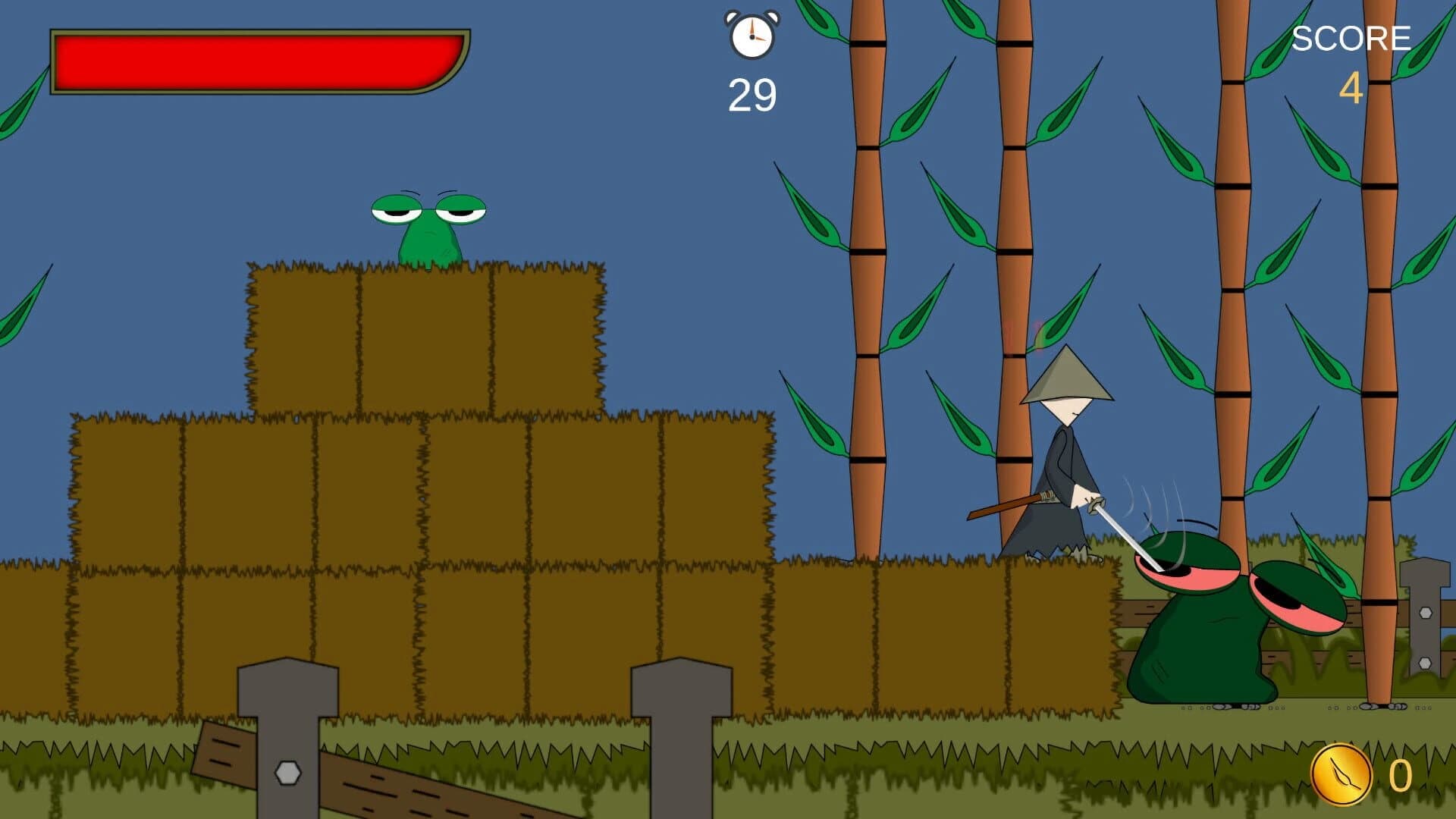
Task: Click the sleepy frog atop the hay bales
Action: 432,227
